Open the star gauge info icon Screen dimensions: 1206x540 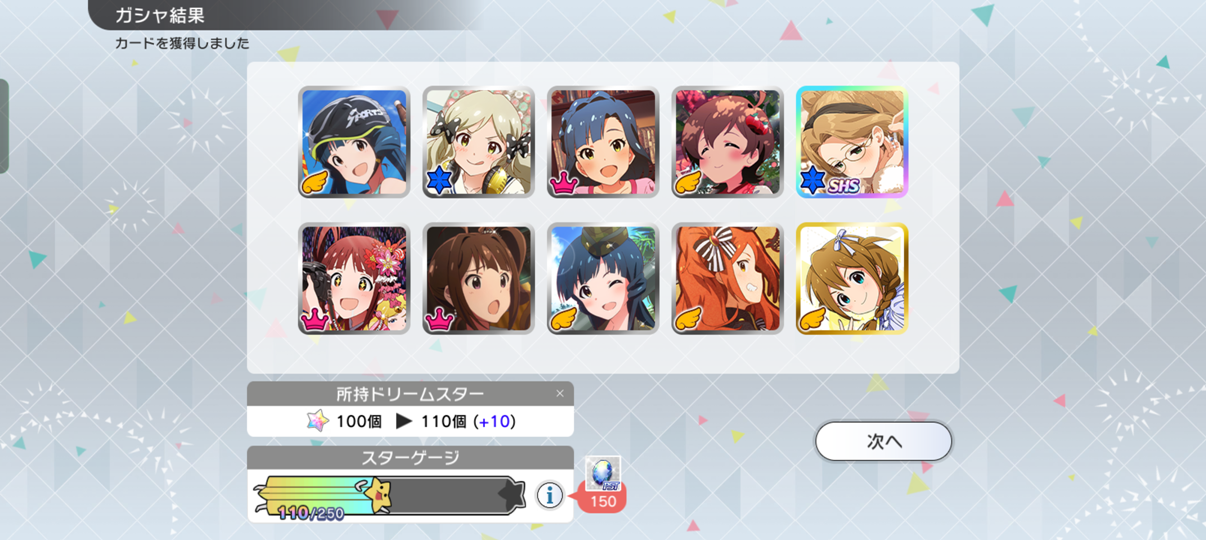tap(549, 494)
